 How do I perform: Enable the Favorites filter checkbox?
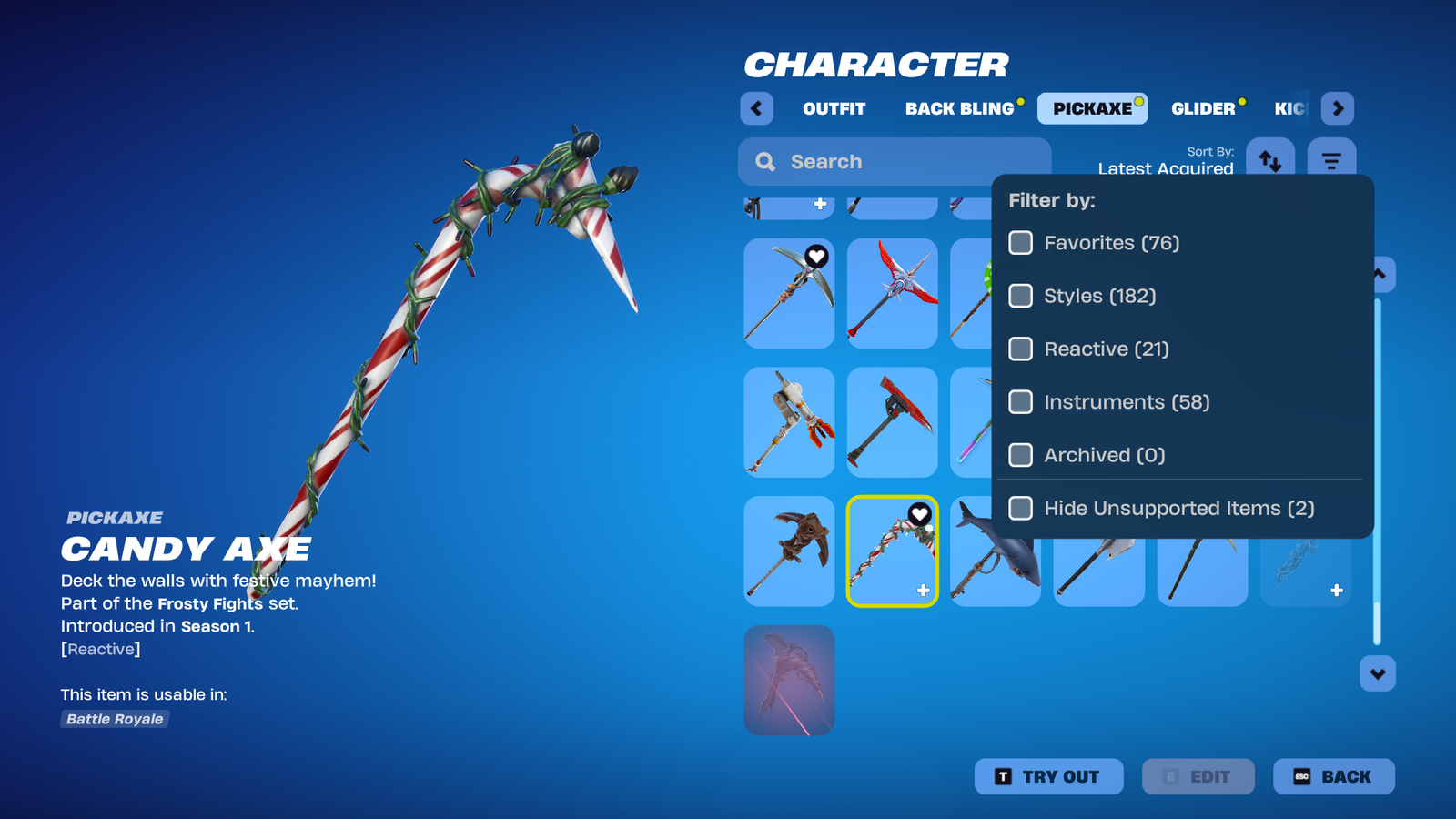click(x=1020, y=243)
